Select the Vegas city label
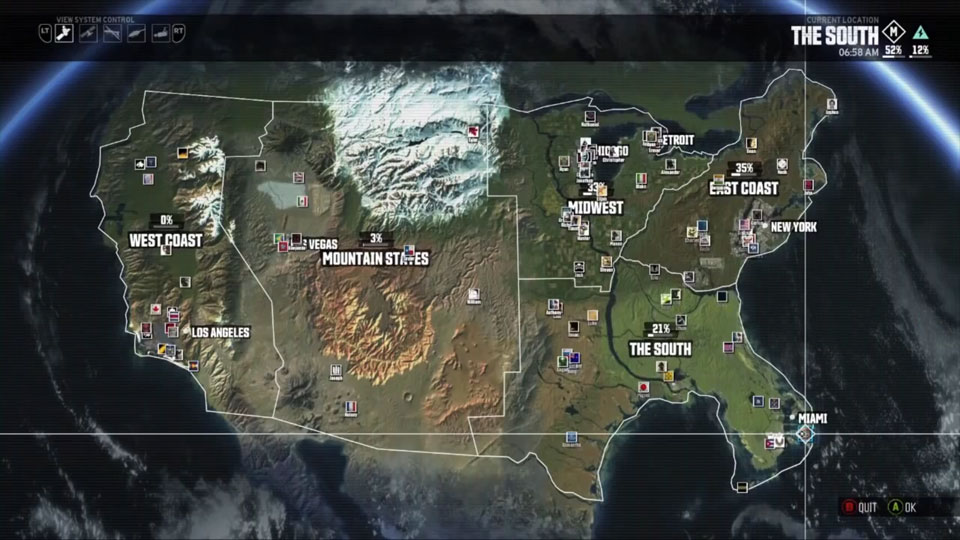The image size is (960, 540). pos(323,244)
